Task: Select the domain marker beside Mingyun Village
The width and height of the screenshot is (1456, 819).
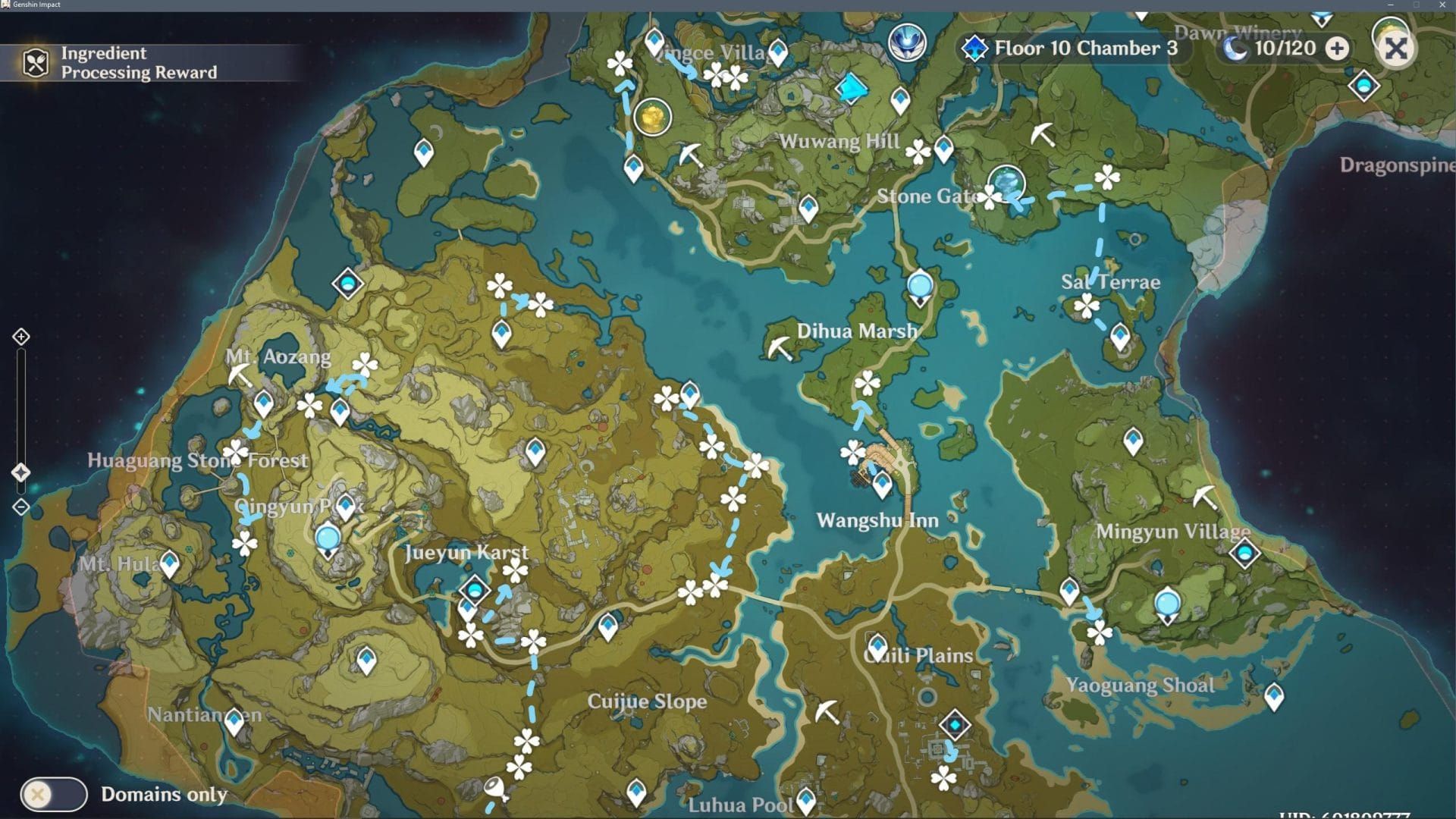Action: point(1244,553)
